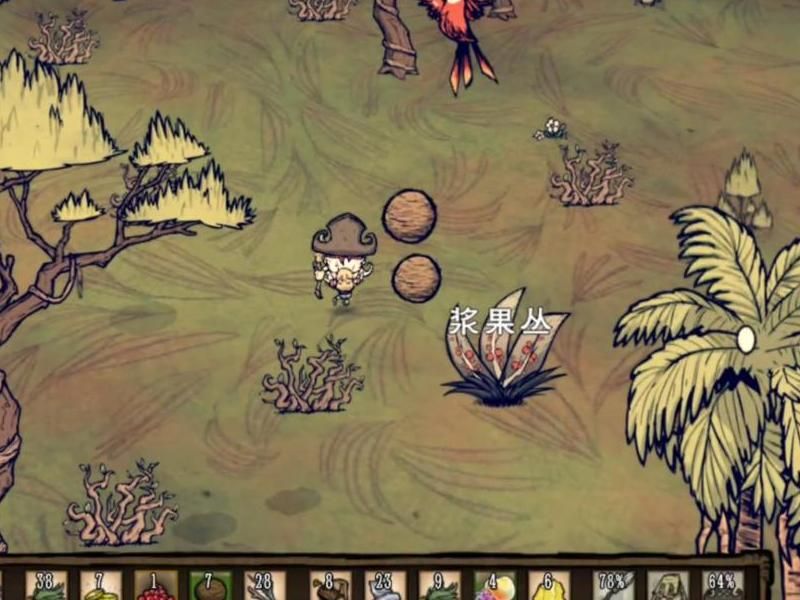Select the inventory stack of 23
Image resolution: width=800 pixels, height=600 pixels.
click(x=384, y=586)
